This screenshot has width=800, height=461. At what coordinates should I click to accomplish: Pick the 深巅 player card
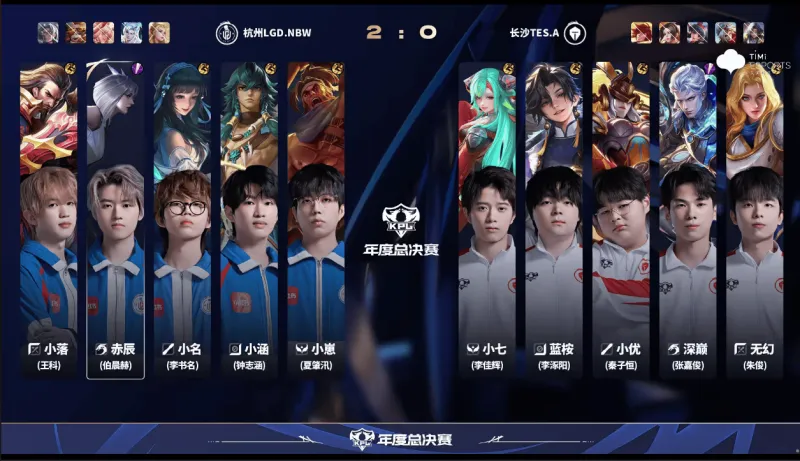click(688, 220)
